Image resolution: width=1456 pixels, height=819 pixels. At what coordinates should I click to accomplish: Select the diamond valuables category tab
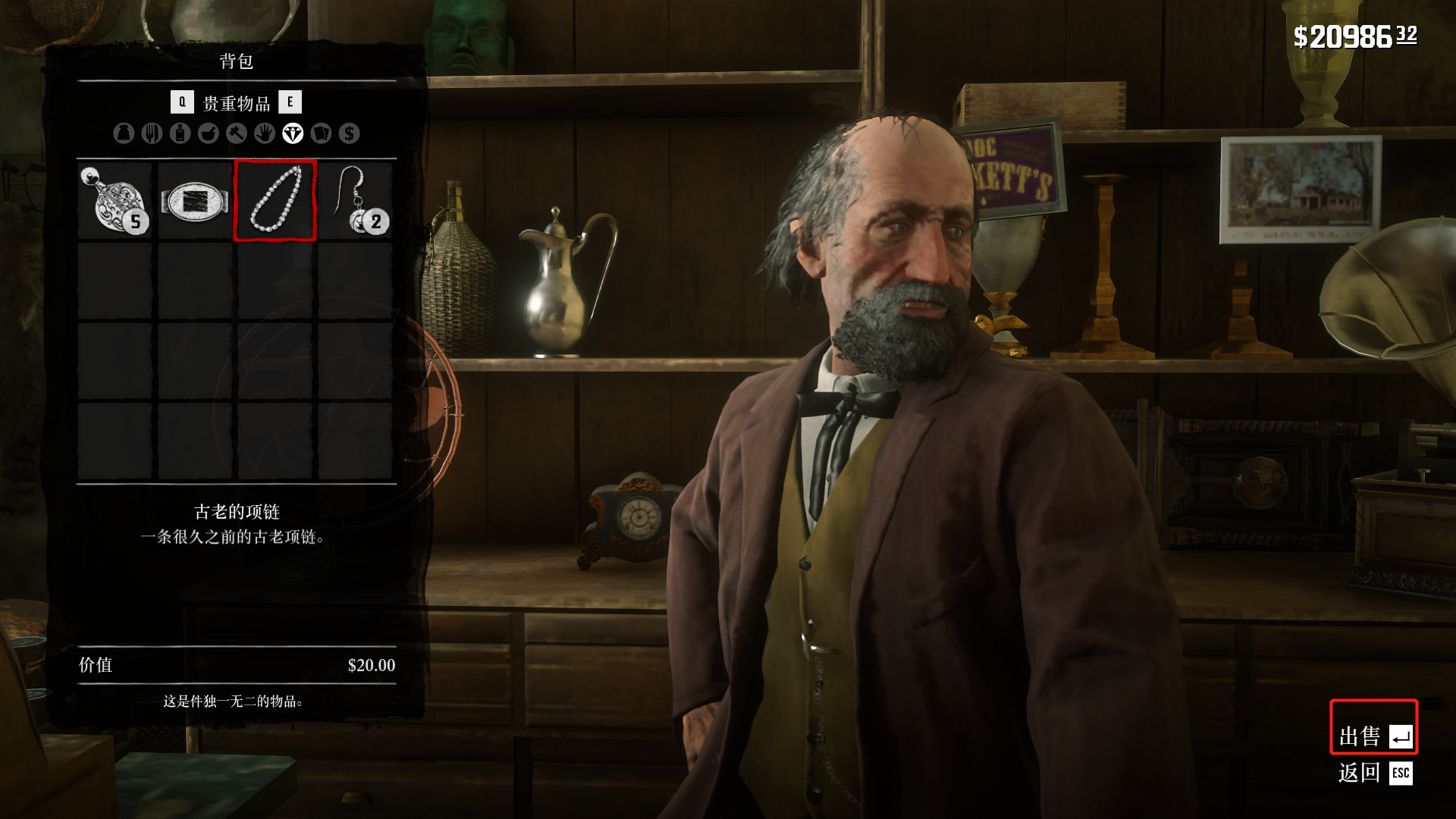click(293, 133)
